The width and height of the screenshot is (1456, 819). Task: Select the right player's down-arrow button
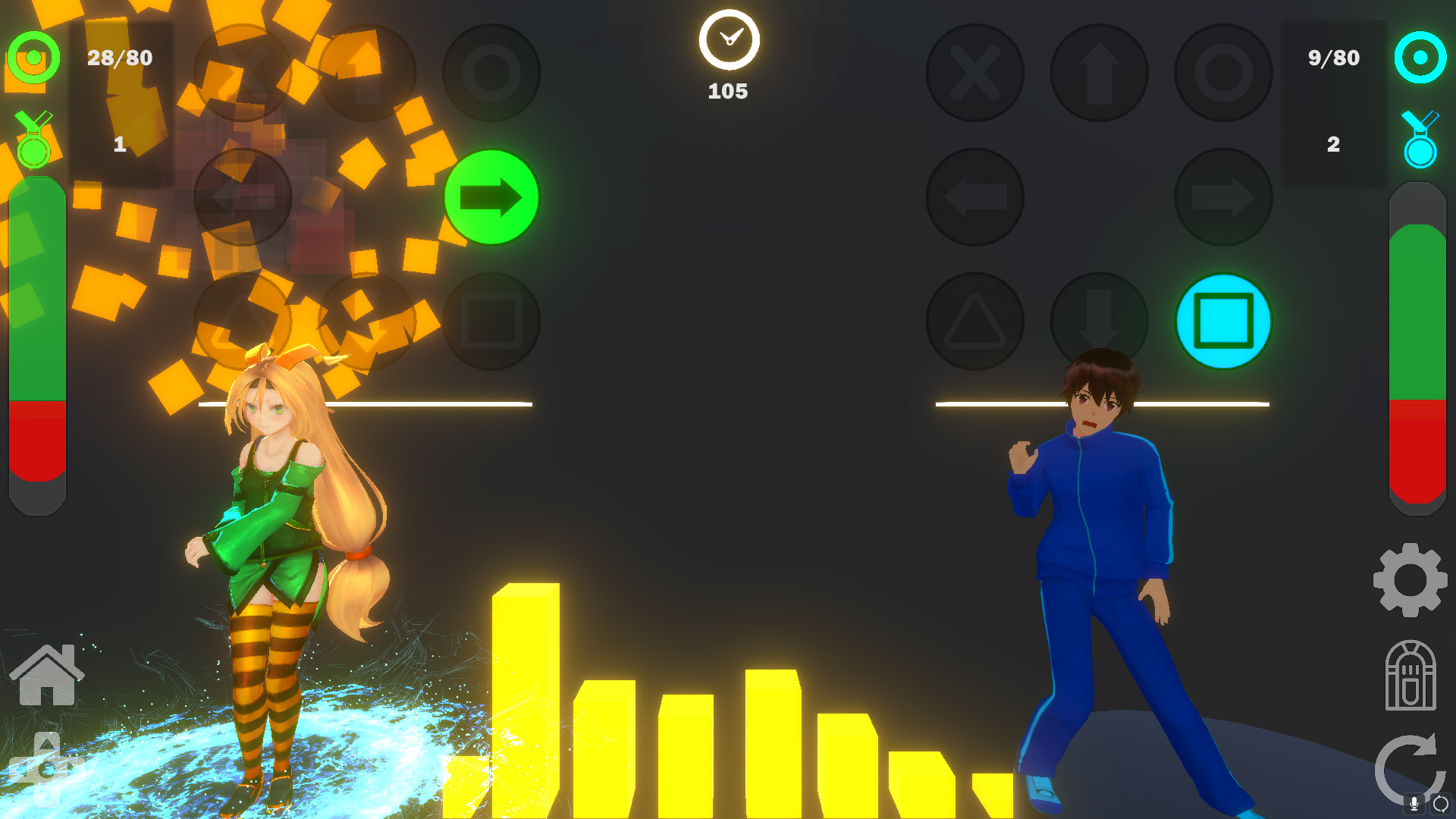[x=1099, y=322]
